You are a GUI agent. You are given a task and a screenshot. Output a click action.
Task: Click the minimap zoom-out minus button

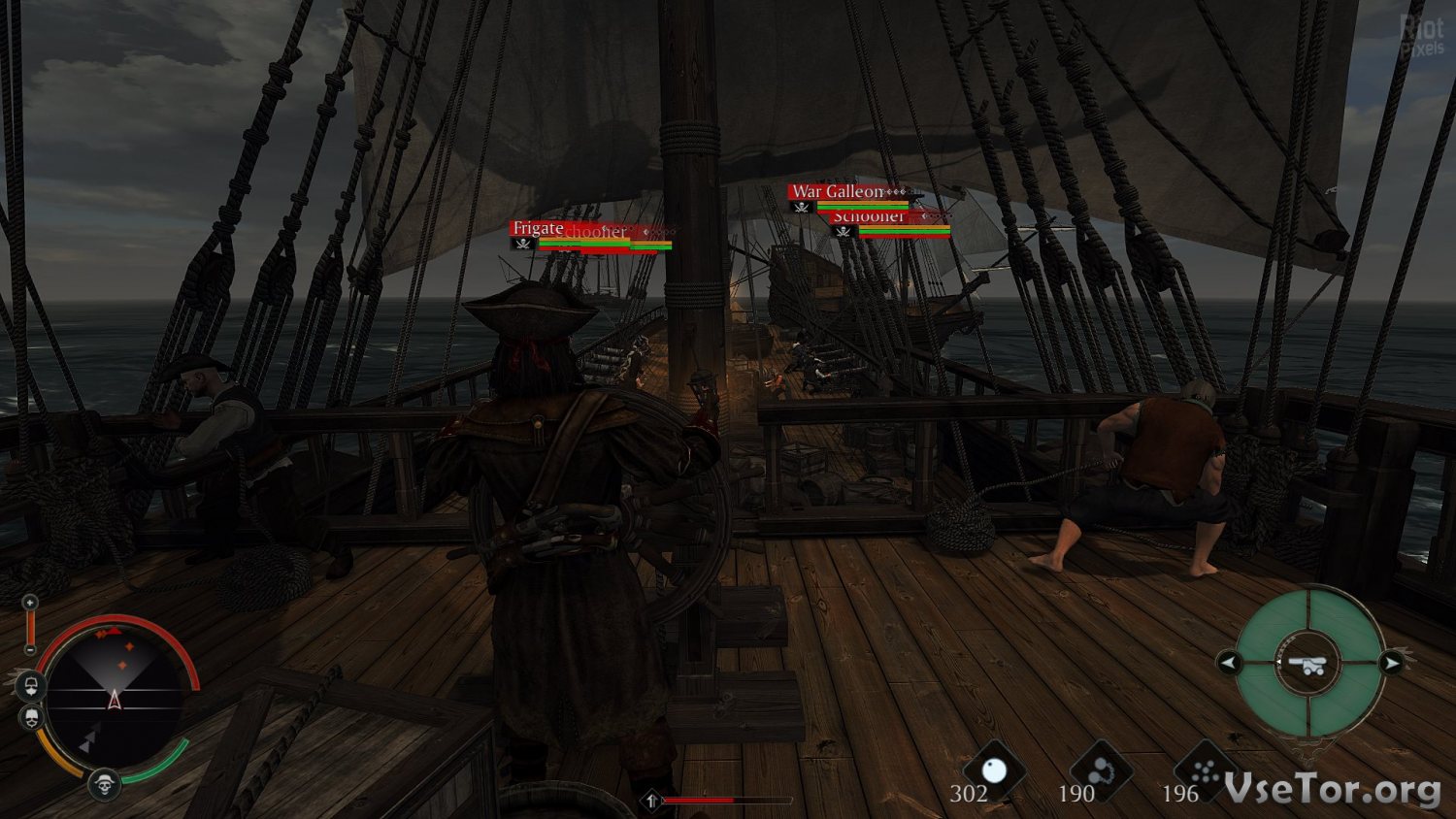pos(30,649)
